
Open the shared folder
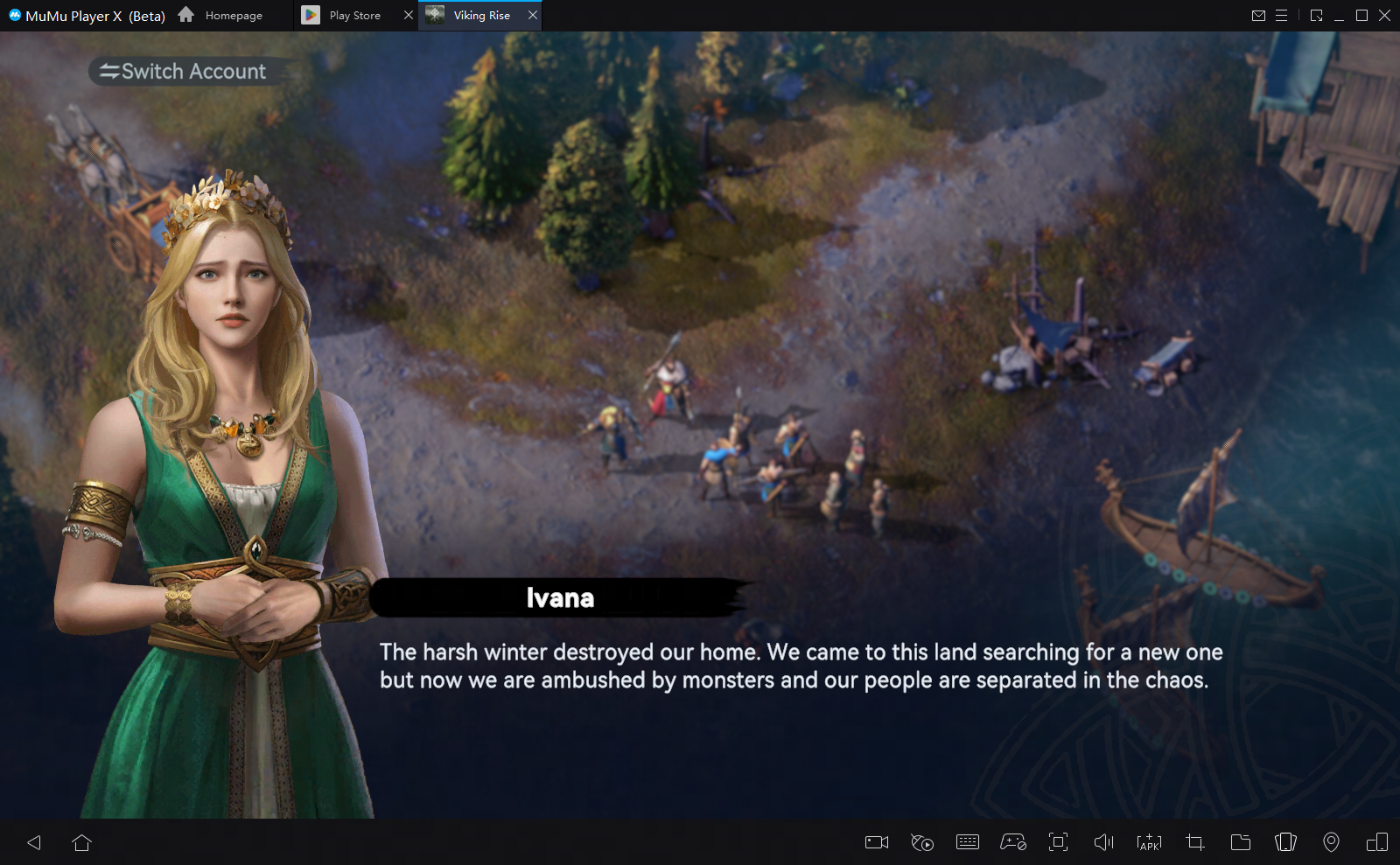click(x=1240, y=842)
